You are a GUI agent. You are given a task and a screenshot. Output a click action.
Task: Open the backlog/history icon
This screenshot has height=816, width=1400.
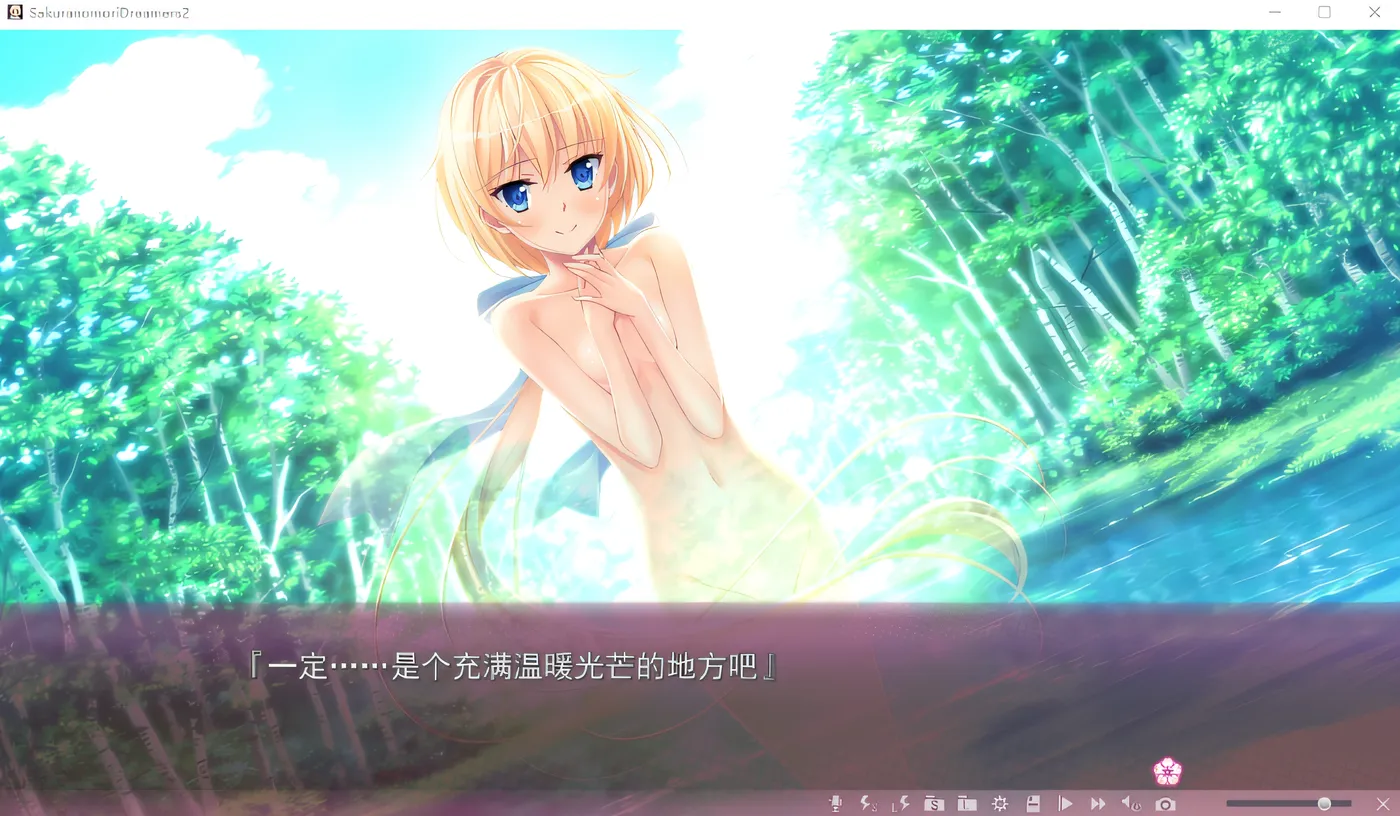[x=1032, y=803]
